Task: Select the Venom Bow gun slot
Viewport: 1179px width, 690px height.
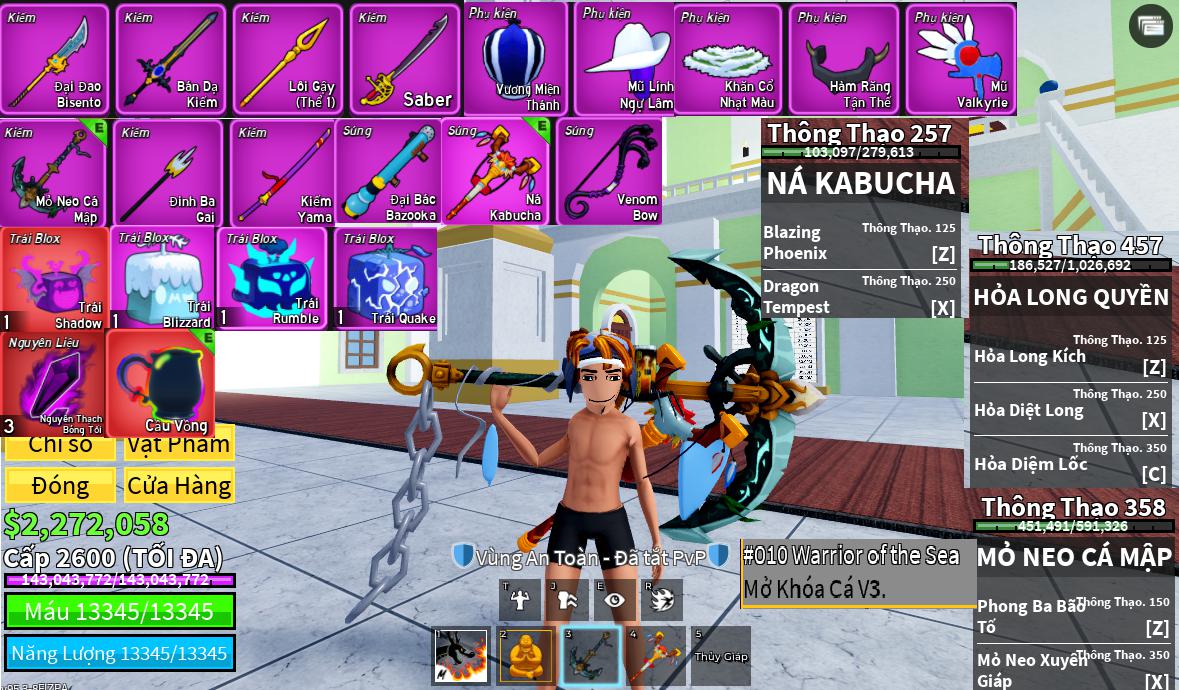Action: [611, 173]
